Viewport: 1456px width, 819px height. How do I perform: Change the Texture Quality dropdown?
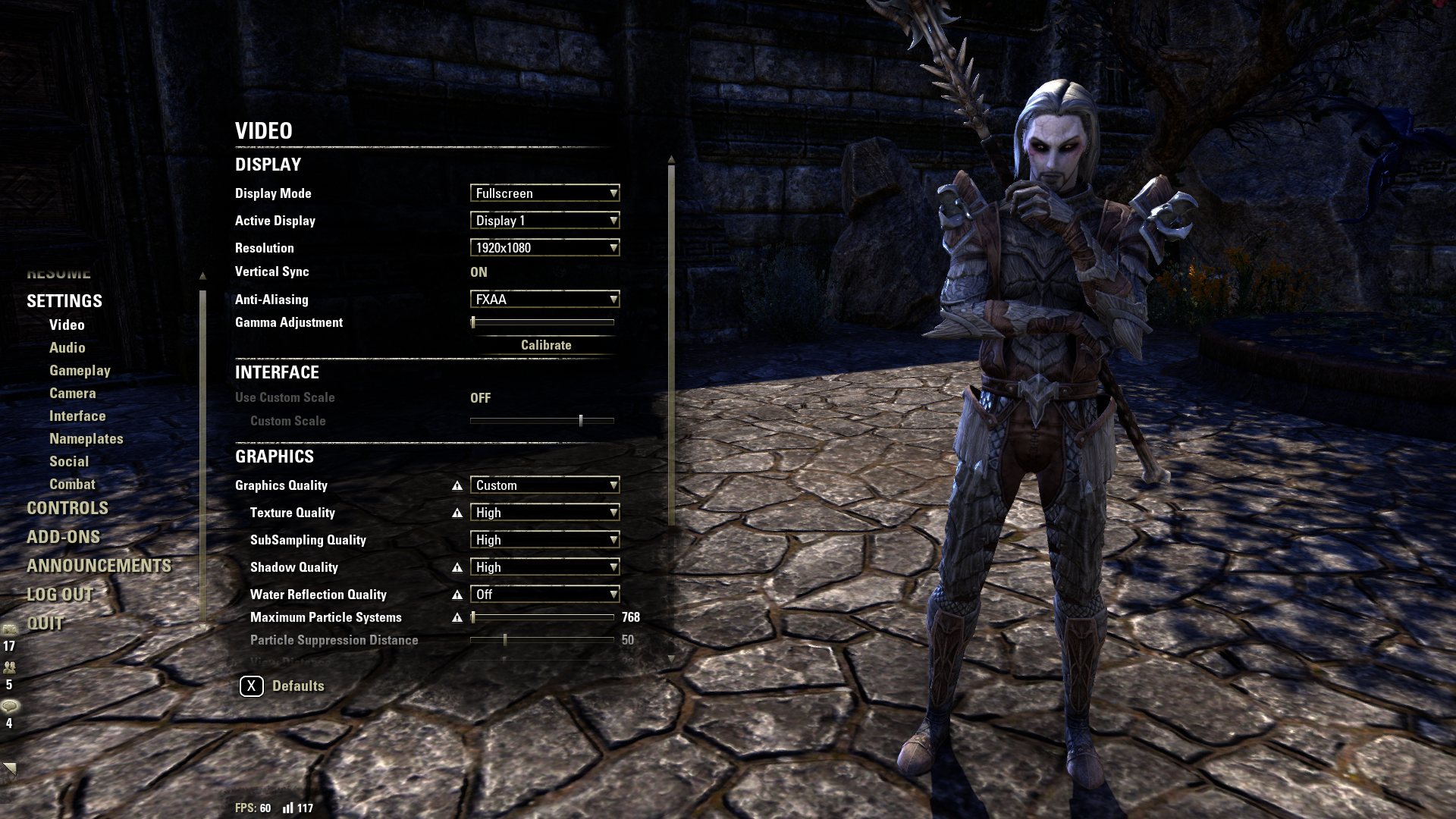[x=544, y=513]
